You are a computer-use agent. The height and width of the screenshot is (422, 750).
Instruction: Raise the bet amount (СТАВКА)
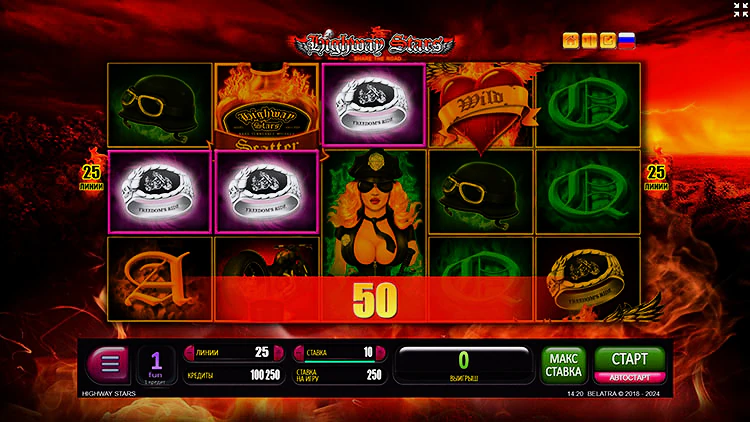(379, 352)
